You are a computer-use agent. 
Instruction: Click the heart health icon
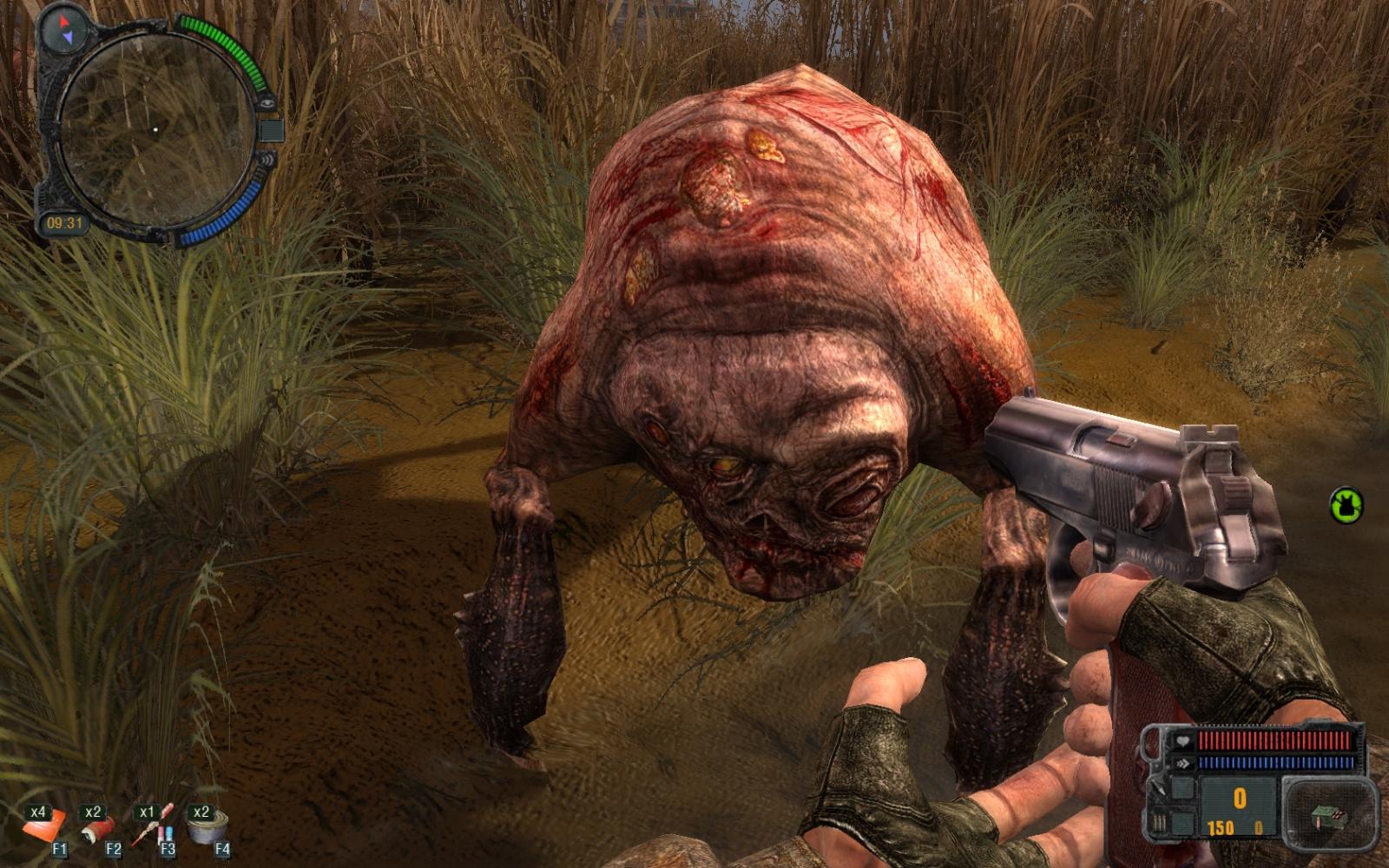click(1182, 742)
